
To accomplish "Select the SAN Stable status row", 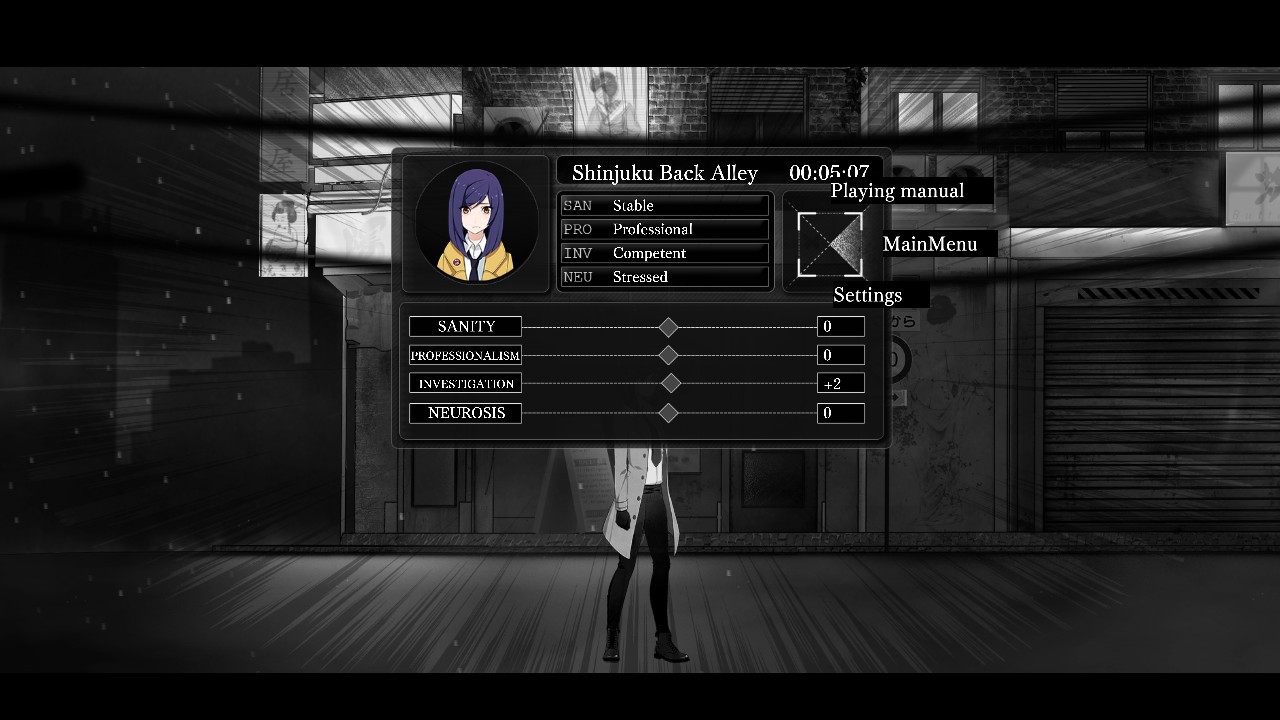I will coord(664,206).
